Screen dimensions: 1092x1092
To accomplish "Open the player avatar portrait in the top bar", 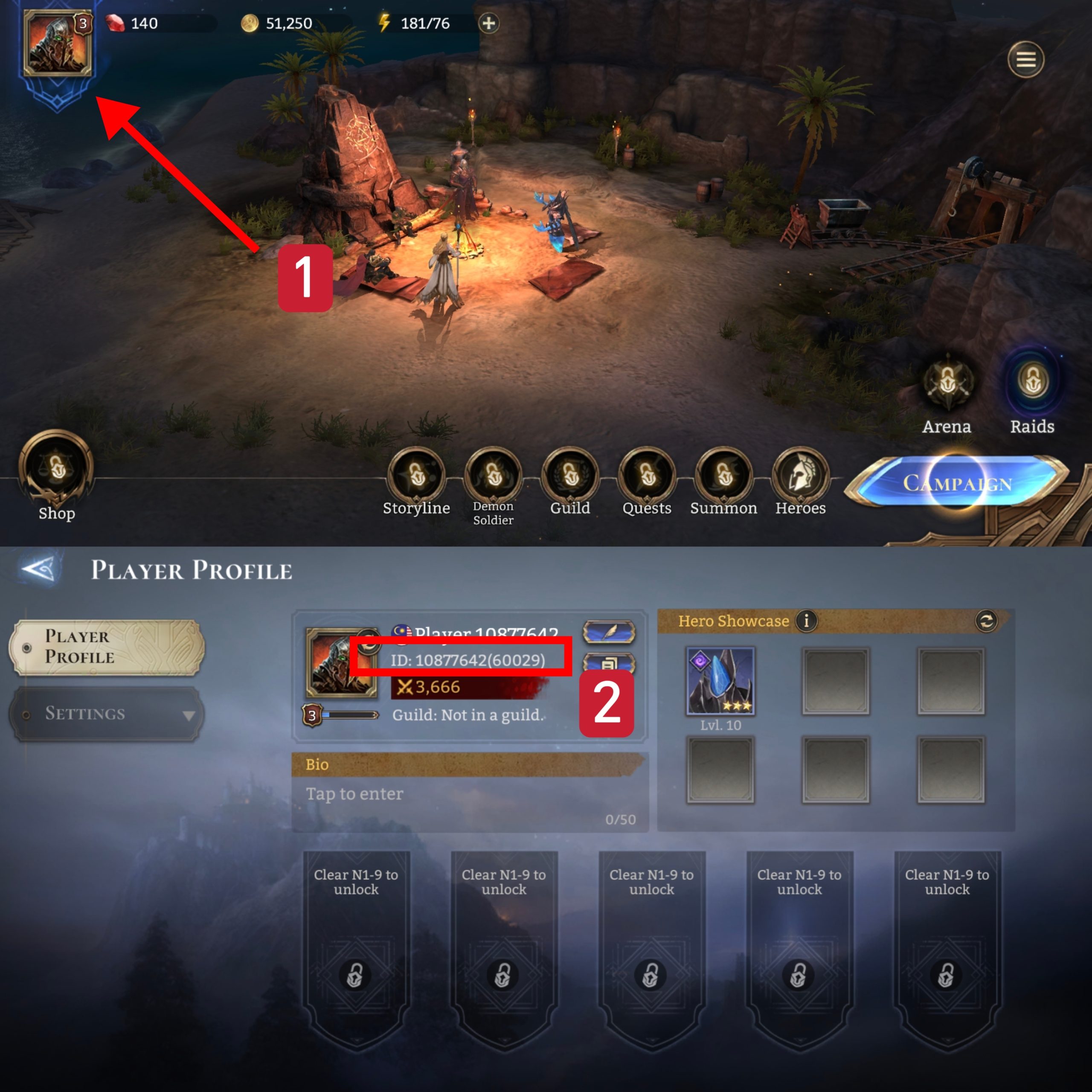I will pyautogui.click(x=57, y=44).
